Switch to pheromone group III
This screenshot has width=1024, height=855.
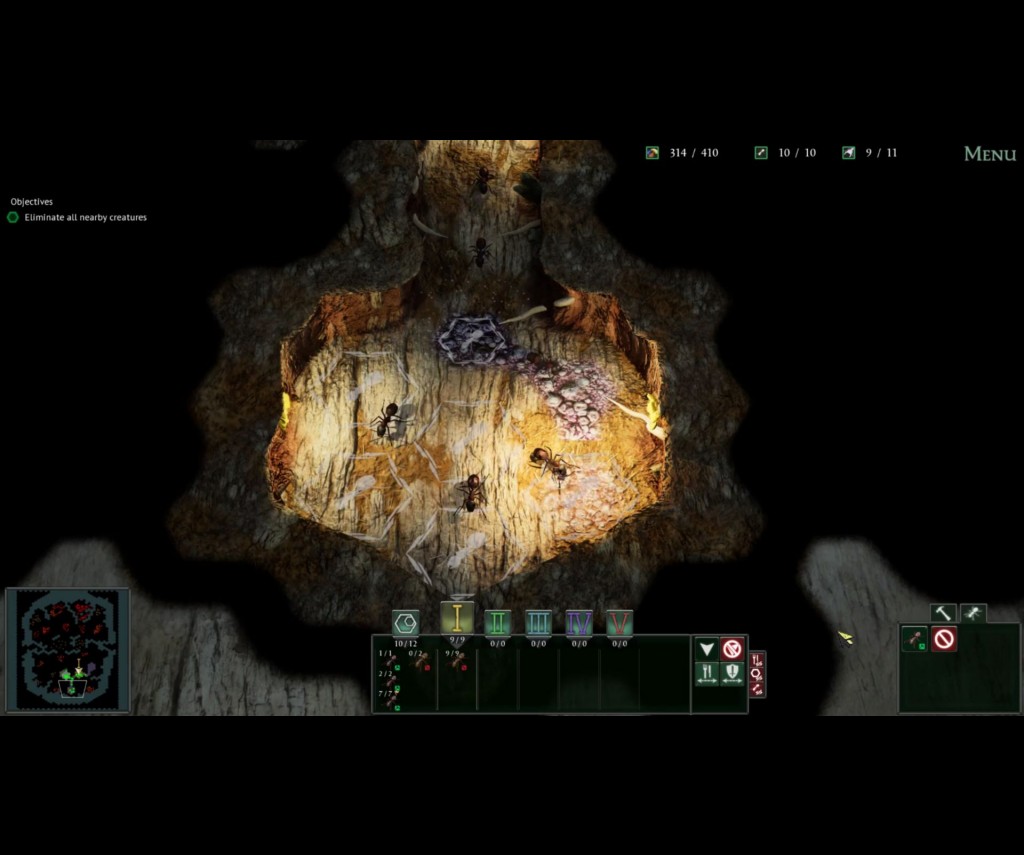tap(538, 623)
